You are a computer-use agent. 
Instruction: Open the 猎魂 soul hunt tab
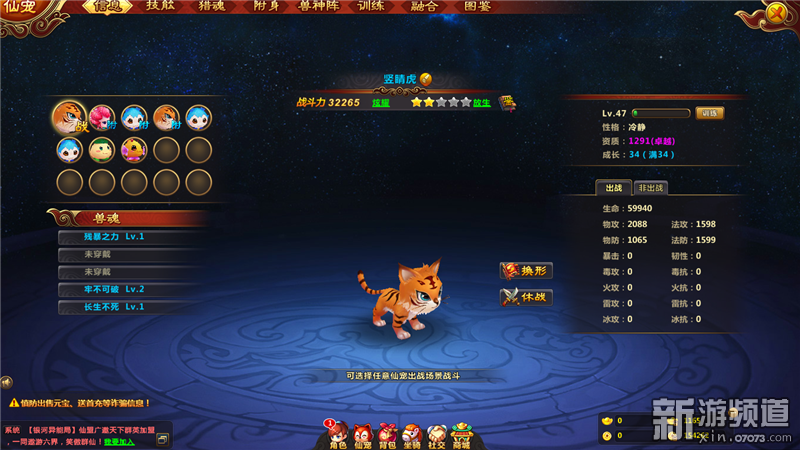[x=211, y=7]
